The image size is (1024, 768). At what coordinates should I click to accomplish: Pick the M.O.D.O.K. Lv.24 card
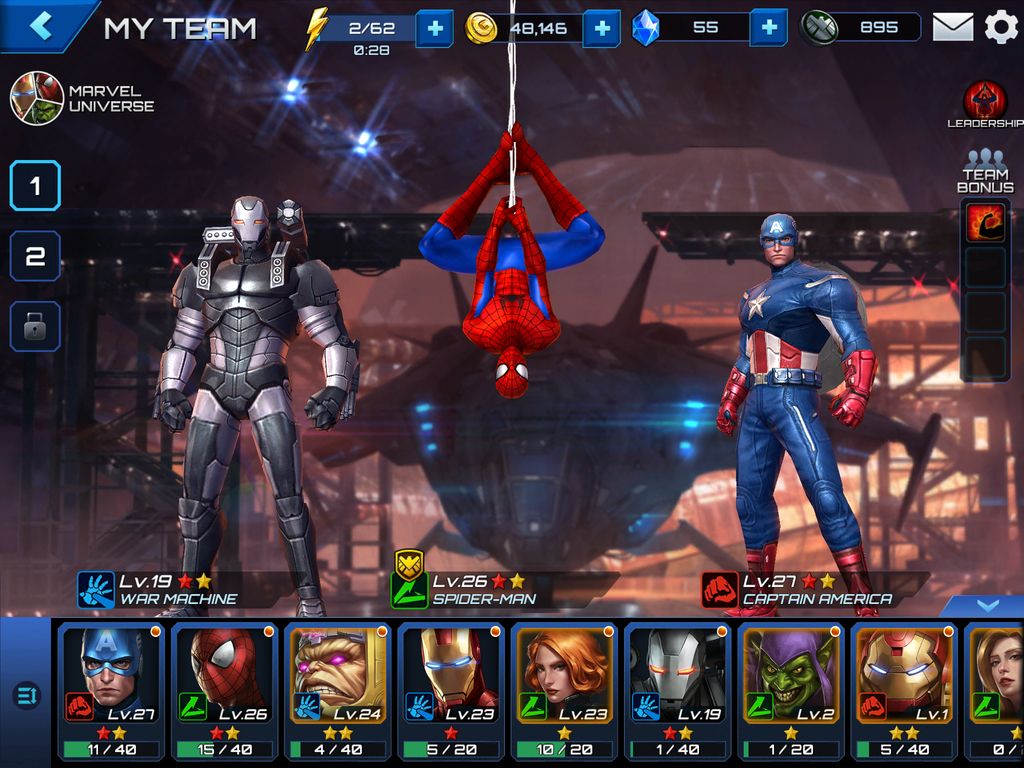(340, 690)
